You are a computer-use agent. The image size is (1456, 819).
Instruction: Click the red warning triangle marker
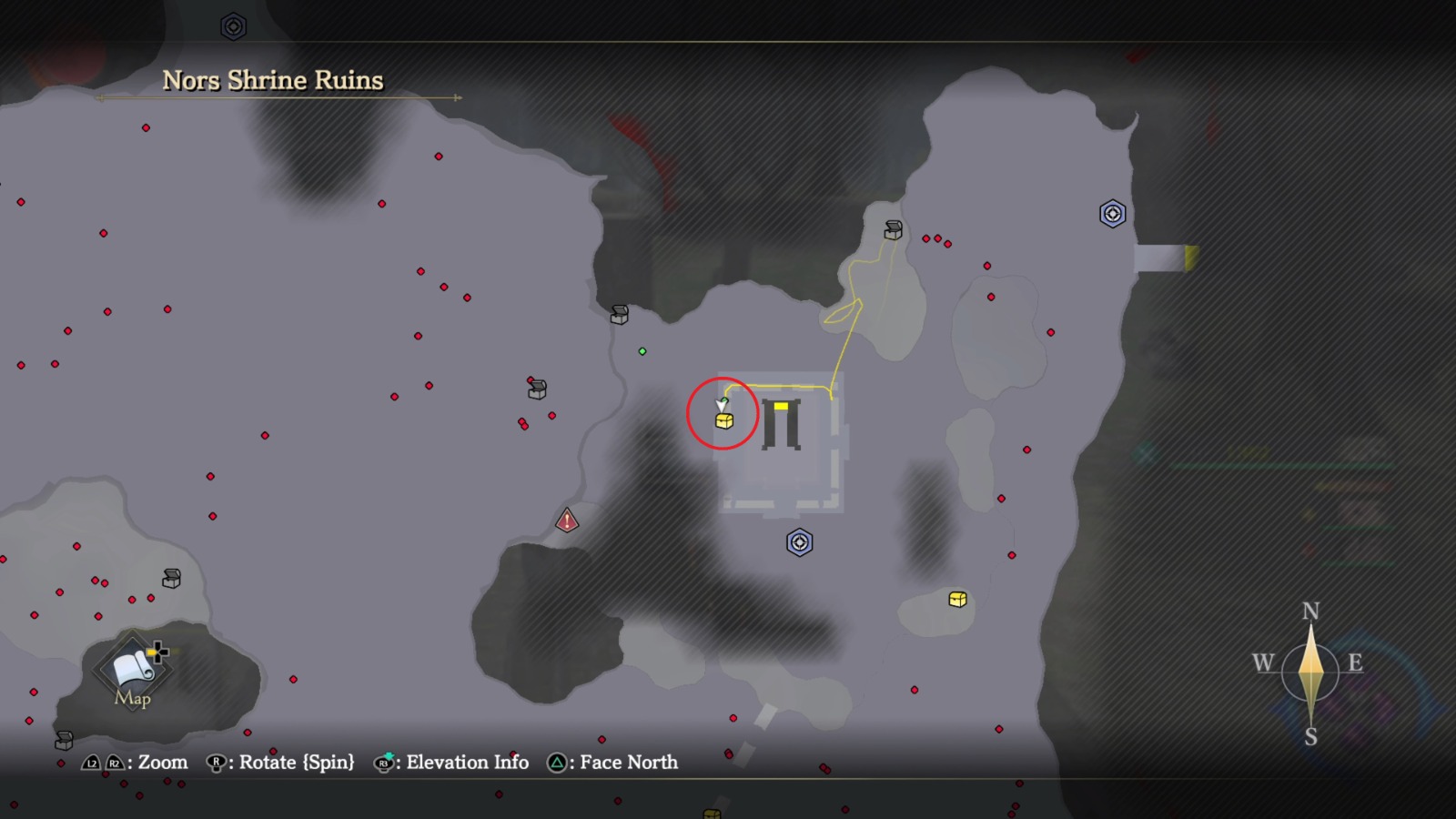tap(567, 521)
